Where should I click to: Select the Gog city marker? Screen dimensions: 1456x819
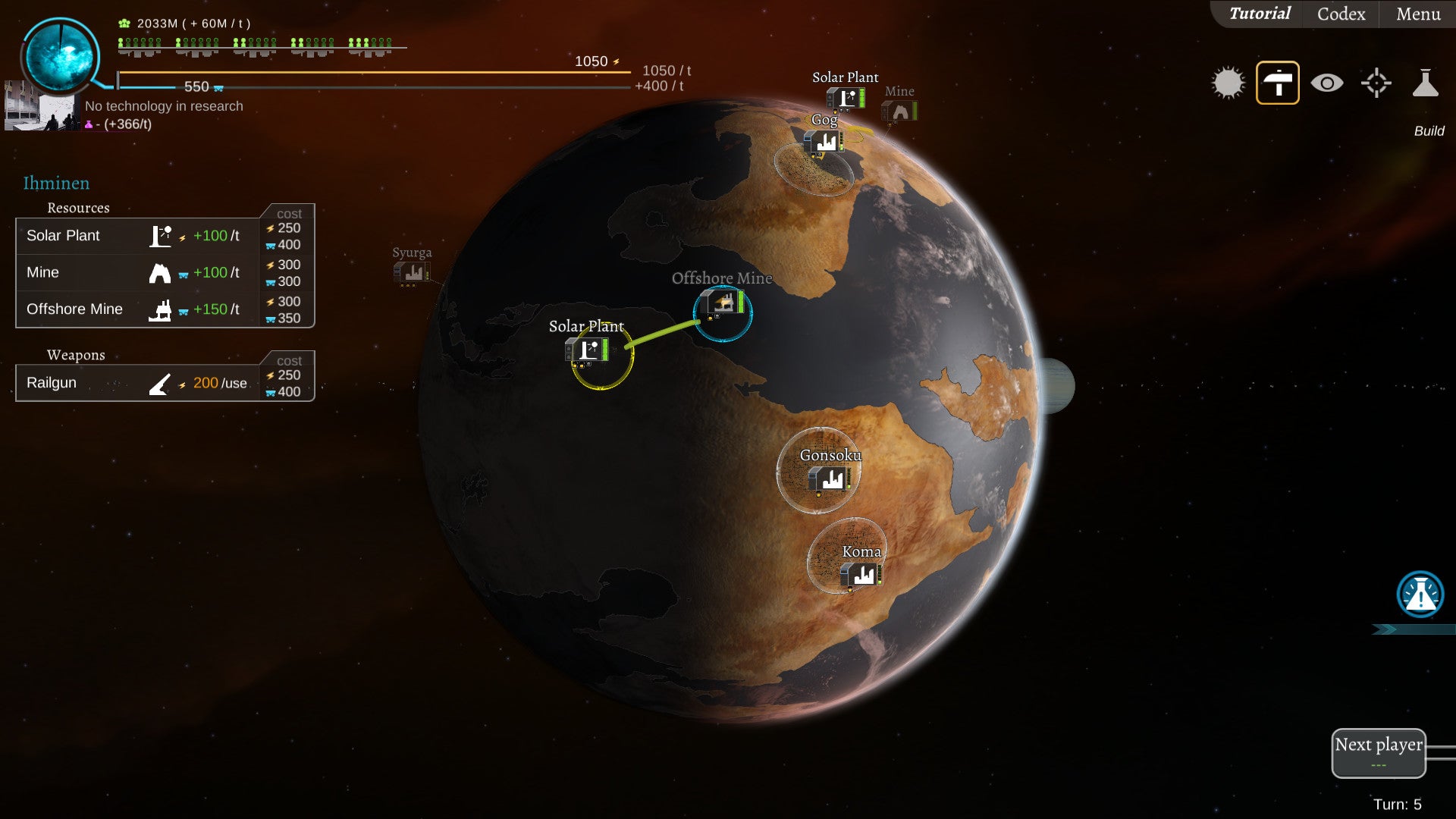tap(824, 141)
